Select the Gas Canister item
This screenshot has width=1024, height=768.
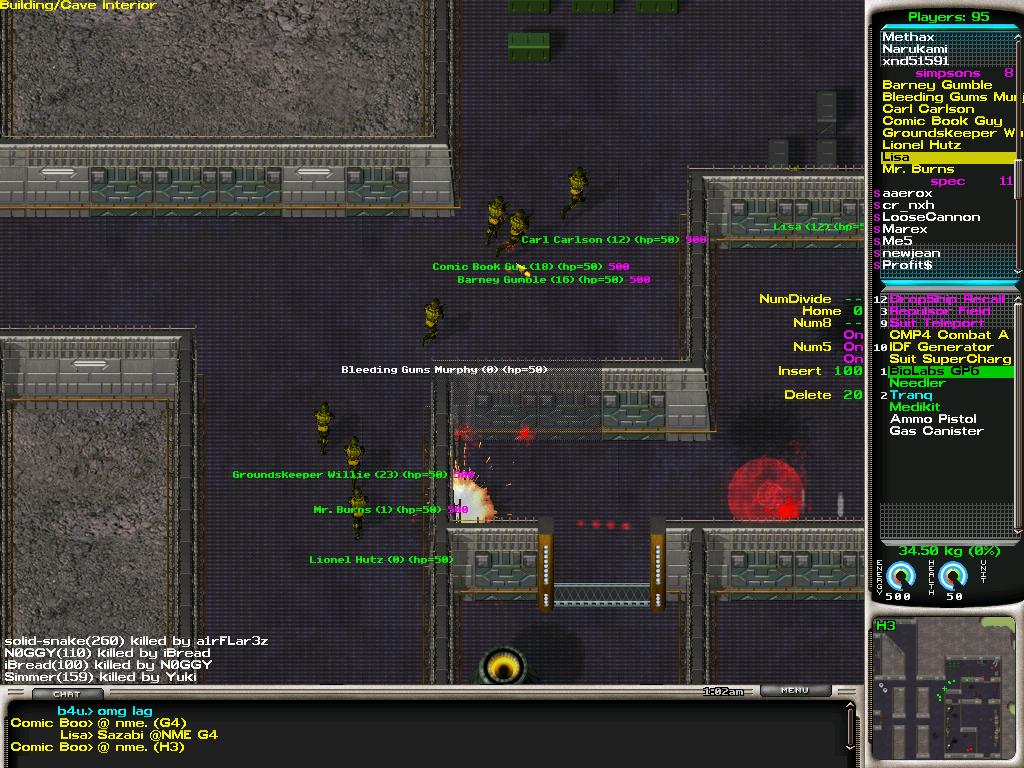point(936,431)
